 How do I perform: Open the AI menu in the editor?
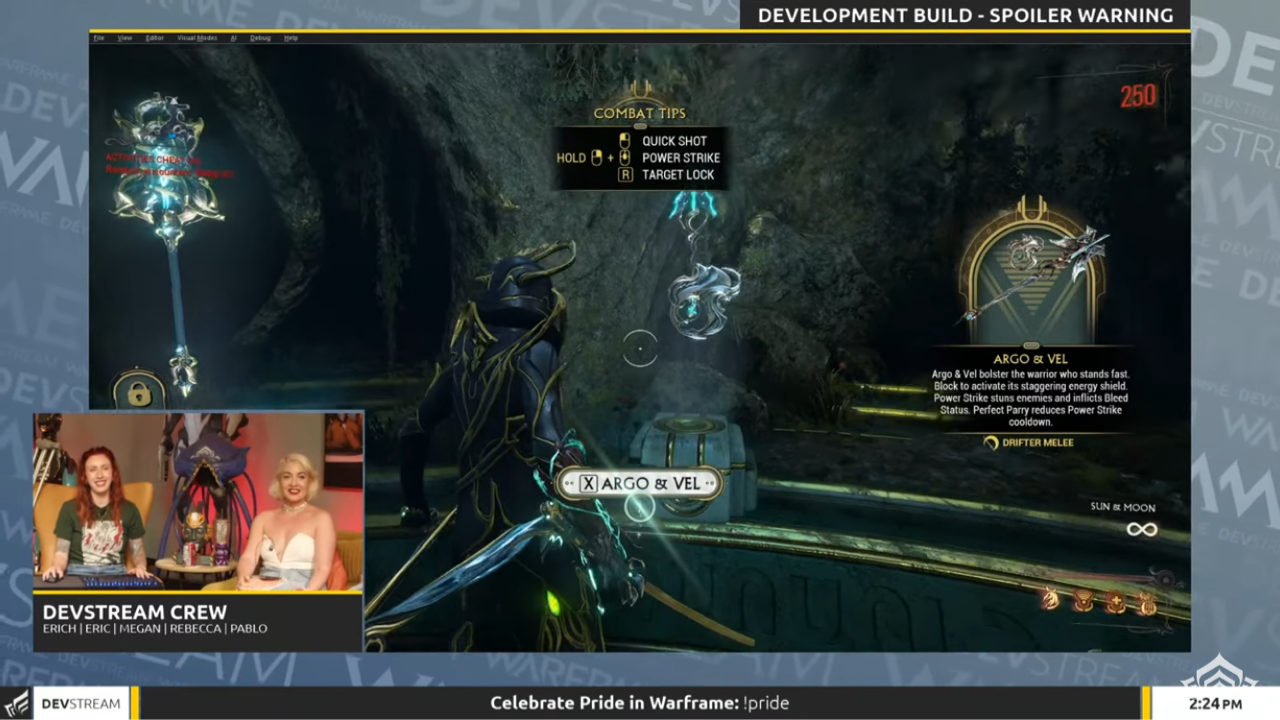[233, 37]
